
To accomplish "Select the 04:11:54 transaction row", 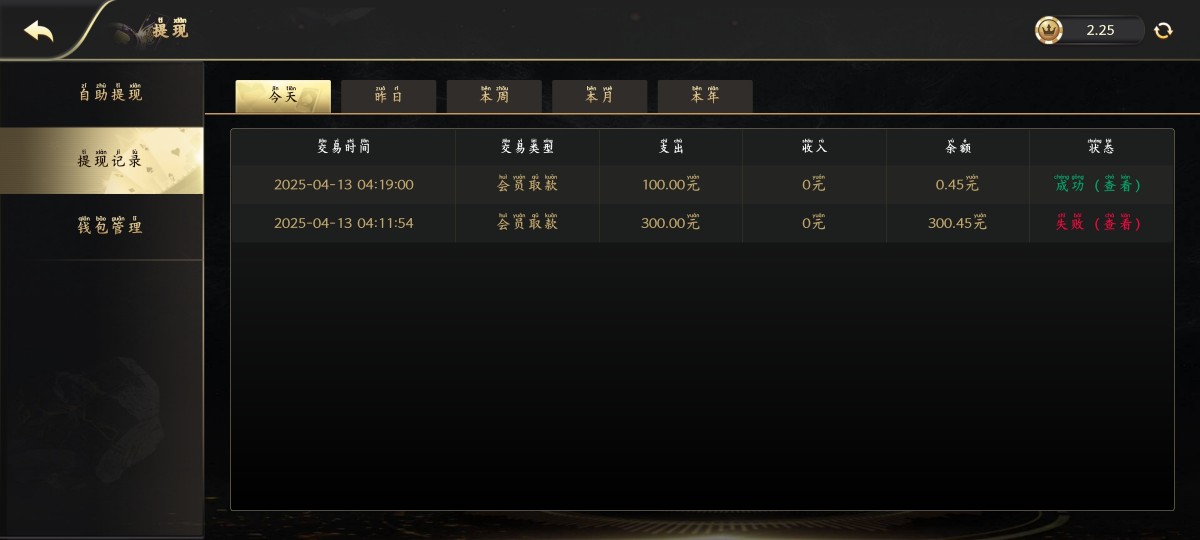I will click(x=344, y=224).
